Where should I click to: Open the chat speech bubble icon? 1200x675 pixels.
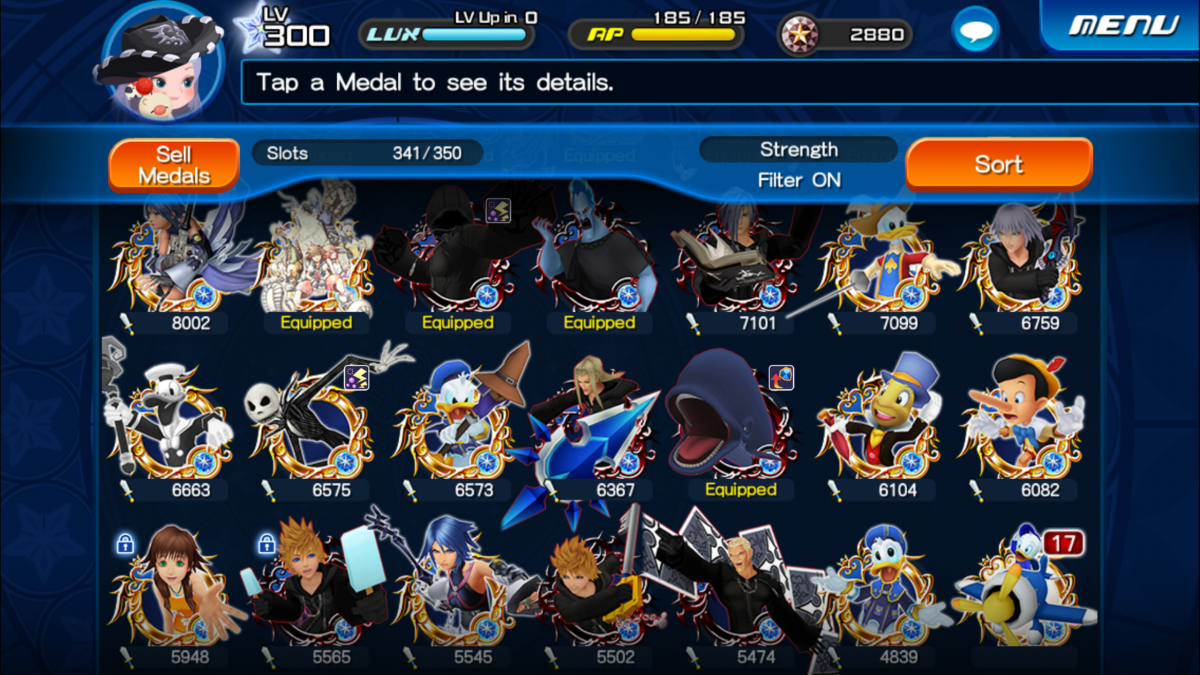tap(975, 31)
